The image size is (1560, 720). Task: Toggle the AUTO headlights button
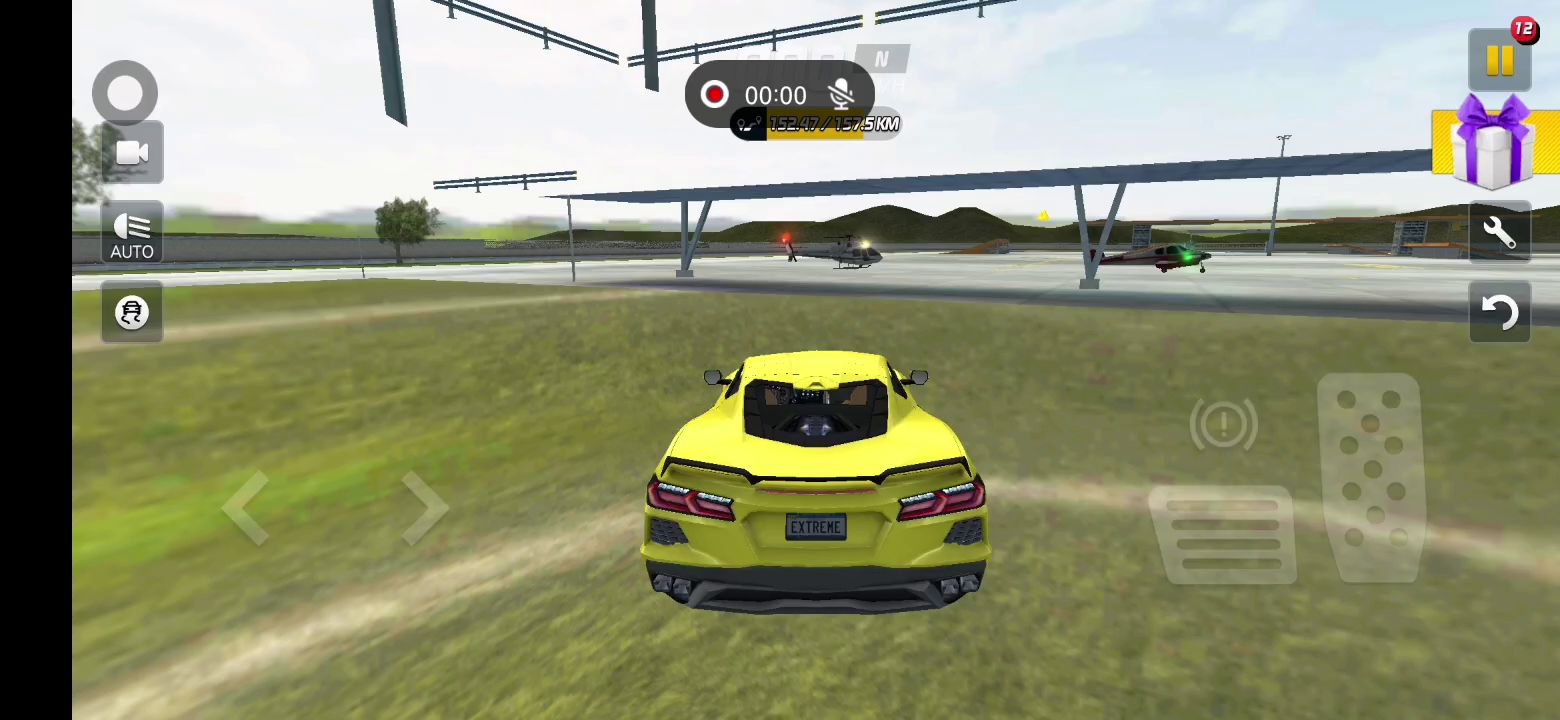[x=132, y=235]
